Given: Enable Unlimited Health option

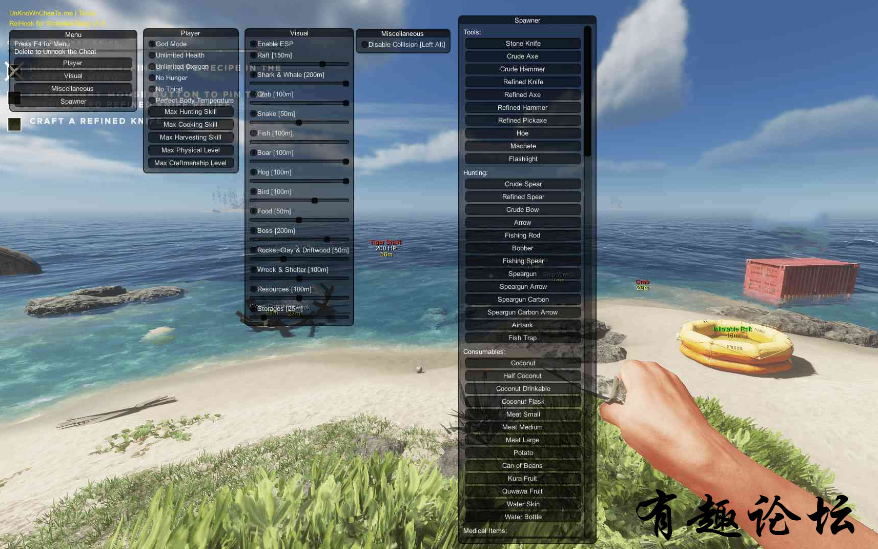Looking at the screenshot, I should pyautogui.click(x=152, y=55).
